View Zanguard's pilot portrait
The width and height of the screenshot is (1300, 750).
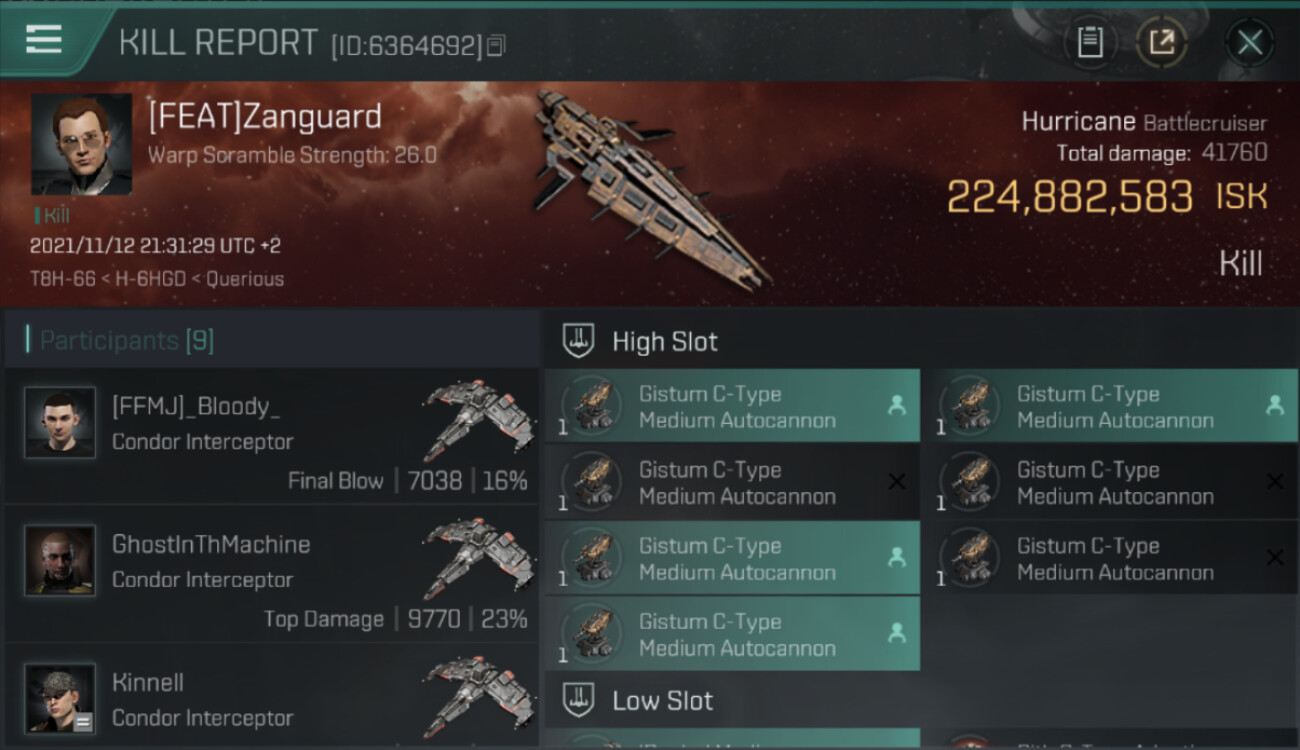(x=81, y=144)
